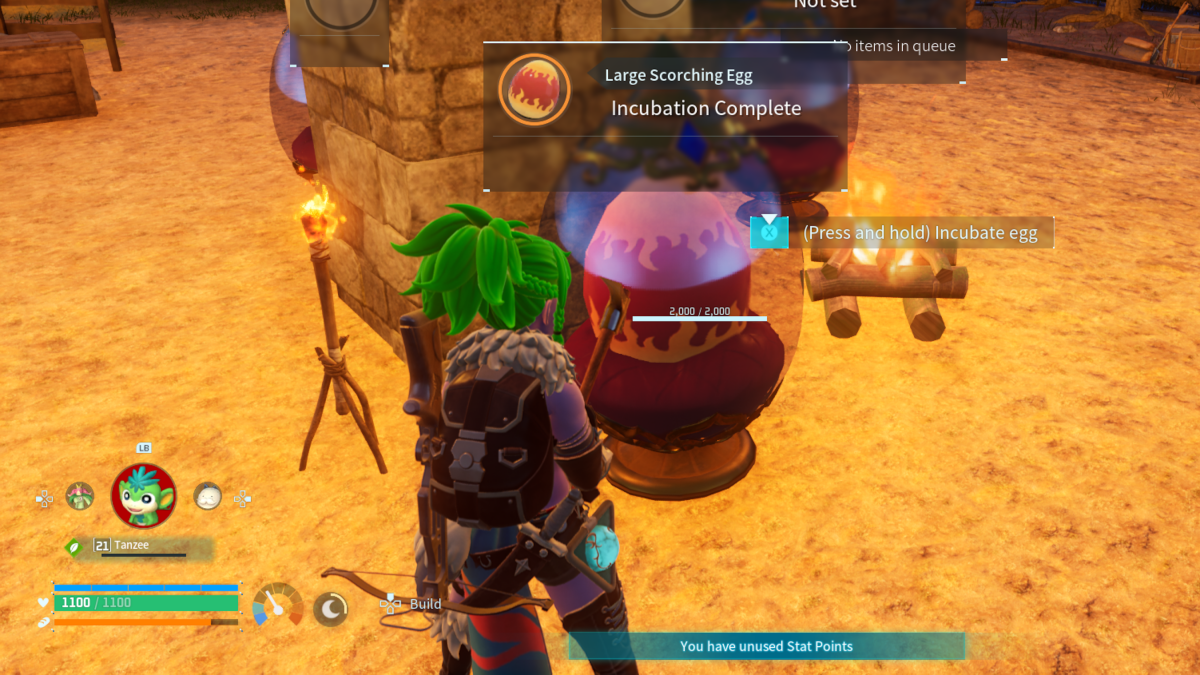Click the Large Scorching Egg icon
This screenshot has width=1200, height=675.
pos(534,89)
